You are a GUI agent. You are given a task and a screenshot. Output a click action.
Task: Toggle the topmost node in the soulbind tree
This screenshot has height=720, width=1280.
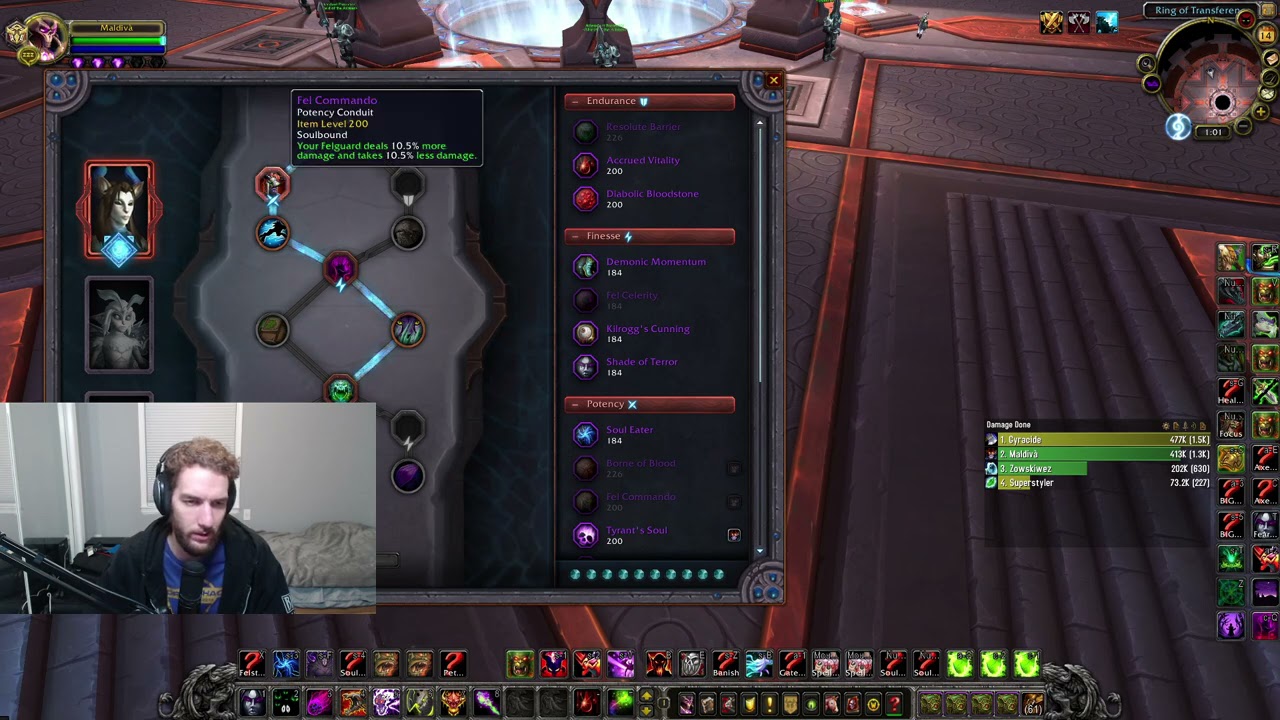tap(272, 183)
